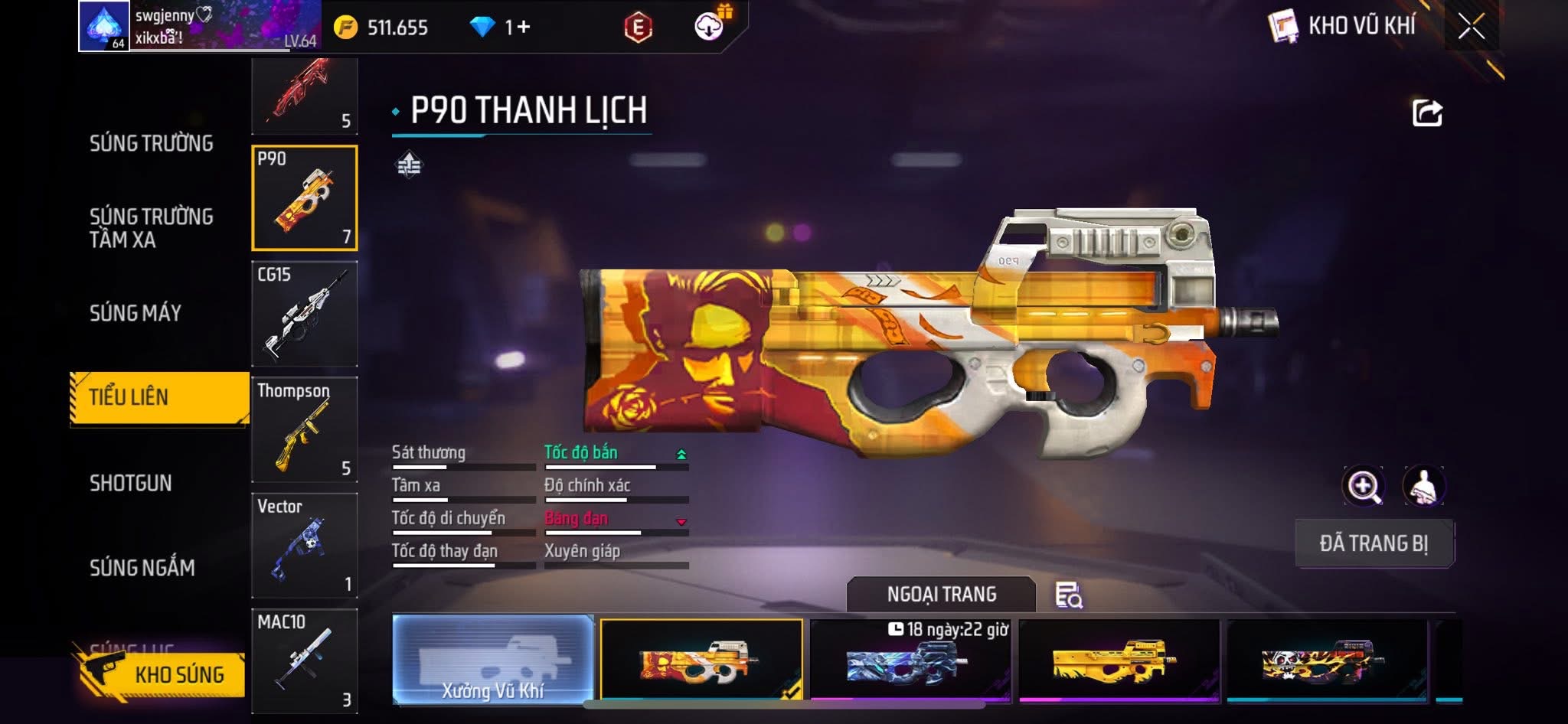Open the Xưởng Vũ Khí tile
Viewport: 1568px width, 724px height.
pos(493,660)
